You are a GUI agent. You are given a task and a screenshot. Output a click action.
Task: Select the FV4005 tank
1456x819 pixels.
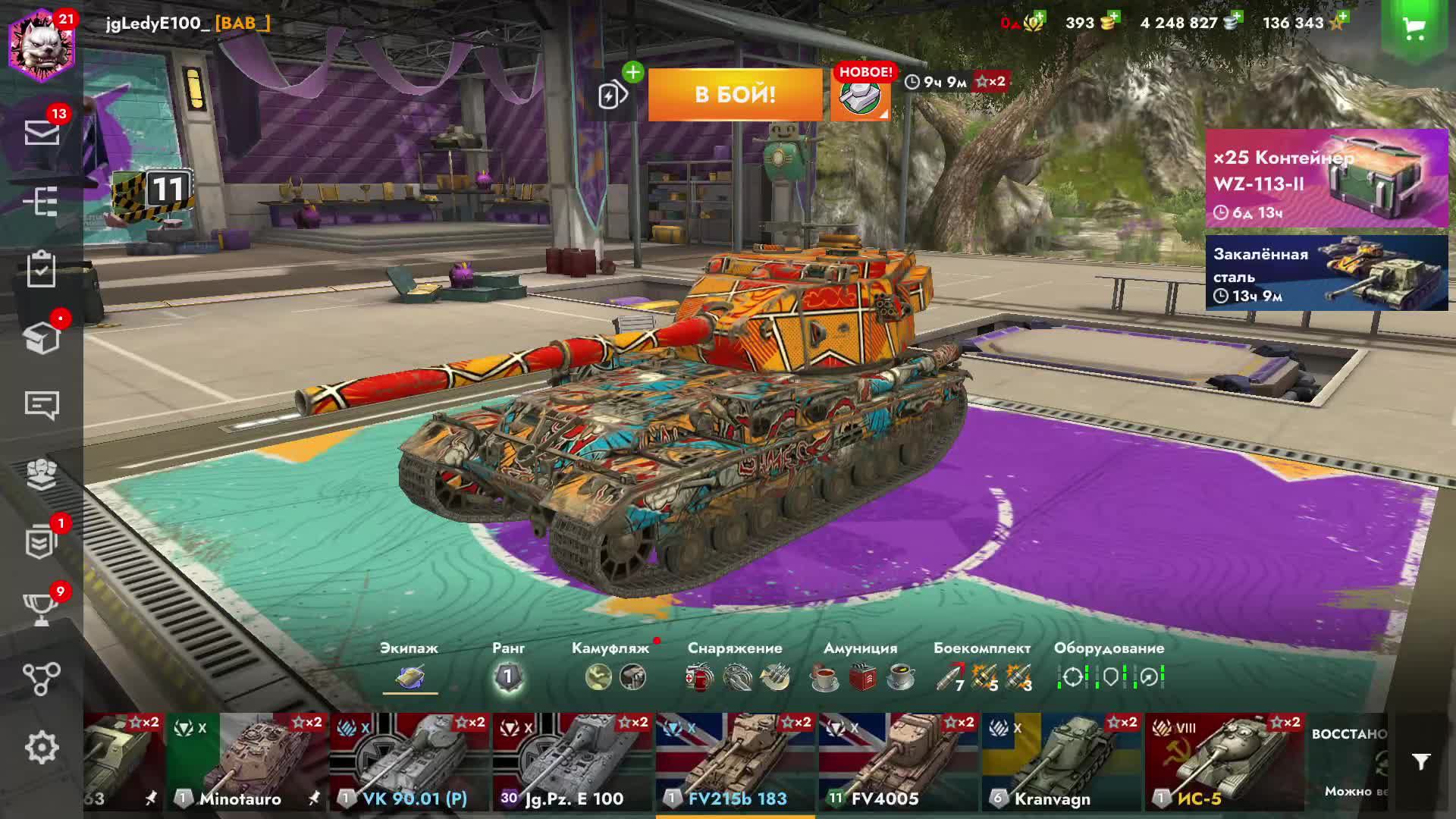click(x=899, y=762)
